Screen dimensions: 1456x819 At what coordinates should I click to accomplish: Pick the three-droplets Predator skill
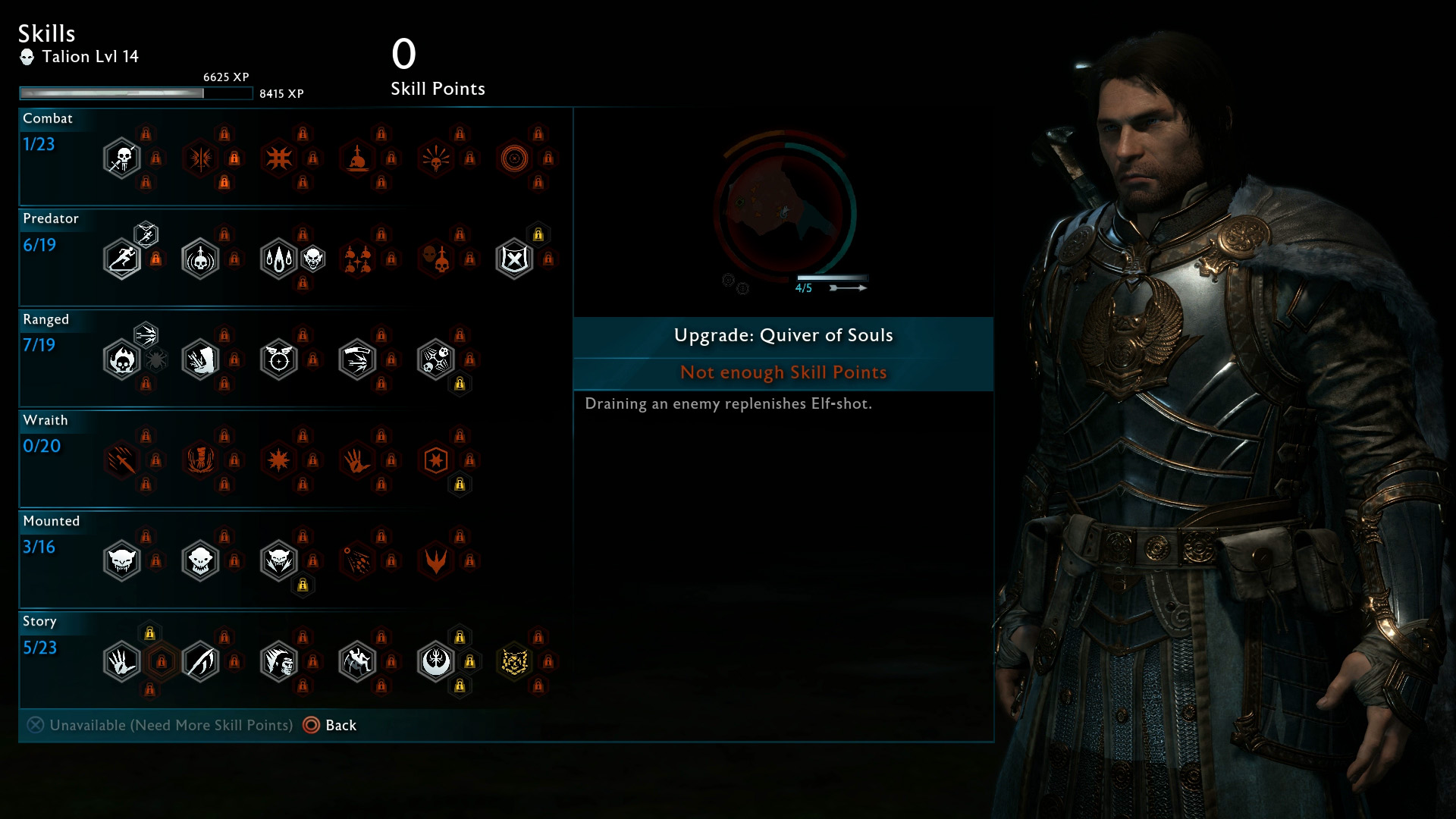278,259
